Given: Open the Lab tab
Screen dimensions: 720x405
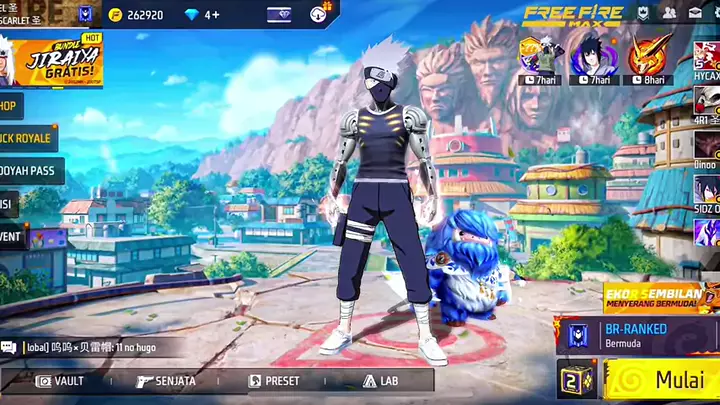Looking at the screenshot, I should (x=380, y=381).
